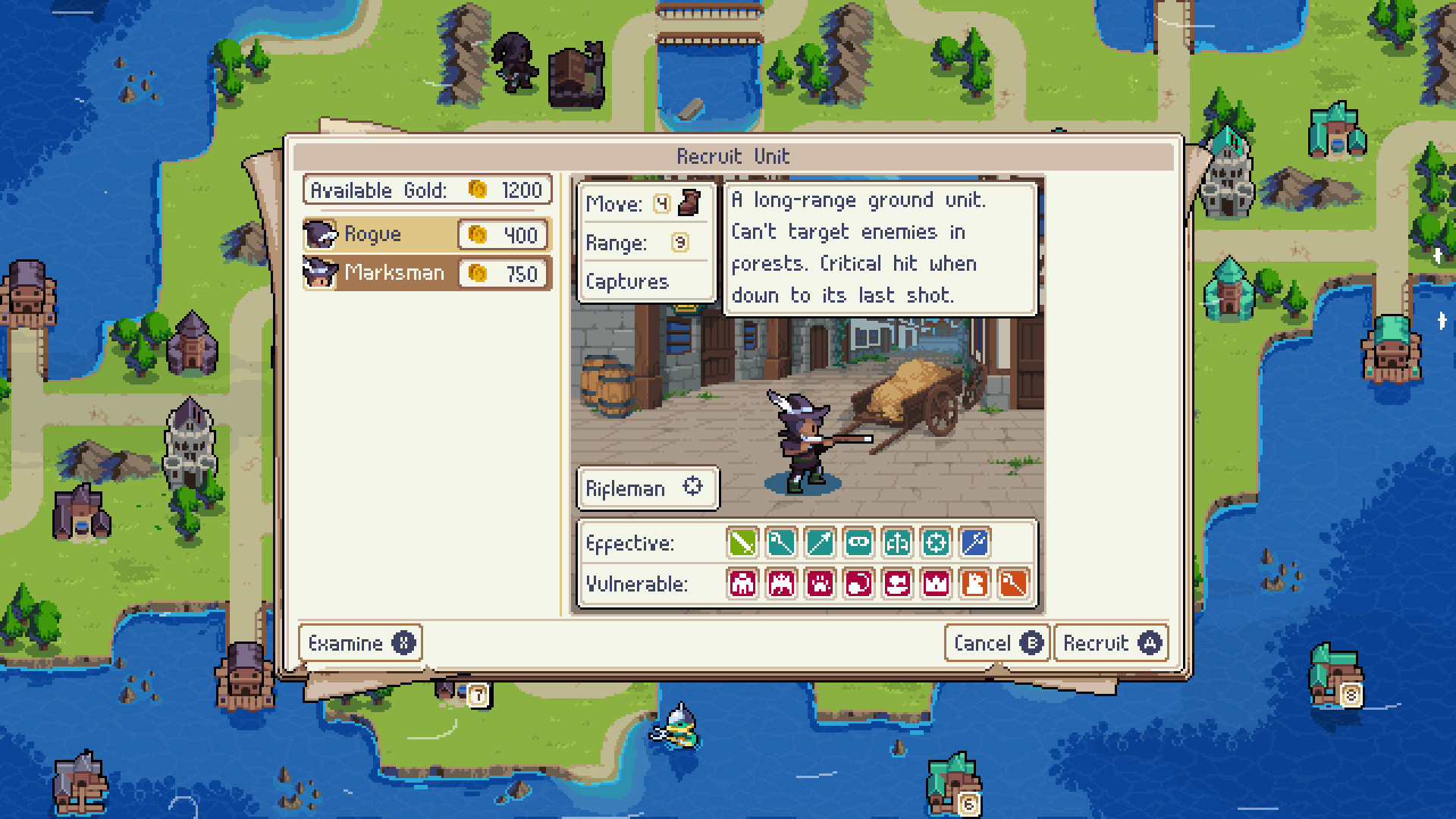Viewport: 1456px width, 819px height.
Task: Select the Marksman from the unit list
Action: (394, 273)
